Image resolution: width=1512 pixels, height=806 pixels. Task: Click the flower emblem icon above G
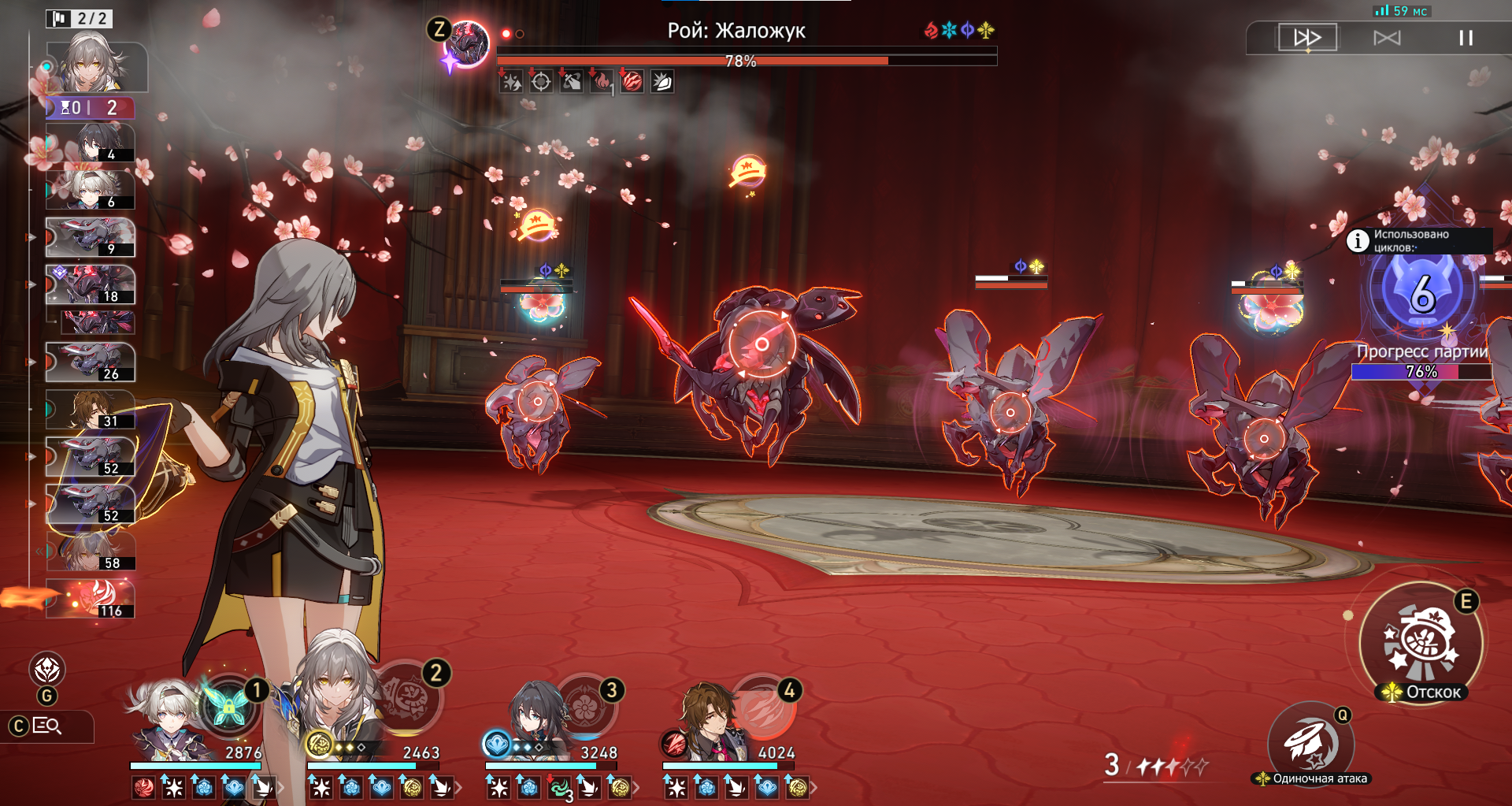point(47,670)
